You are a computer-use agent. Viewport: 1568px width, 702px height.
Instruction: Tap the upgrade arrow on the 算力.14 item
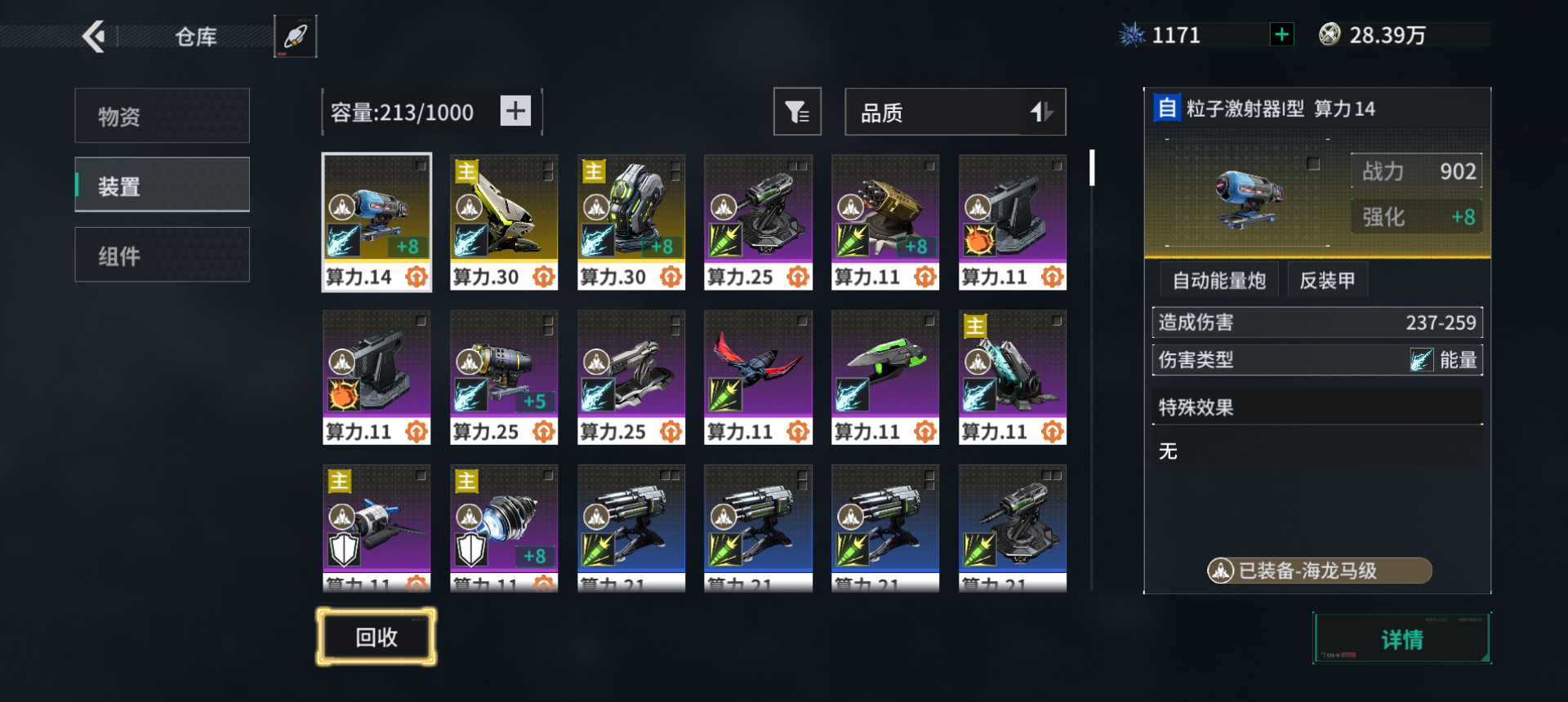click(x=417, y=277)
